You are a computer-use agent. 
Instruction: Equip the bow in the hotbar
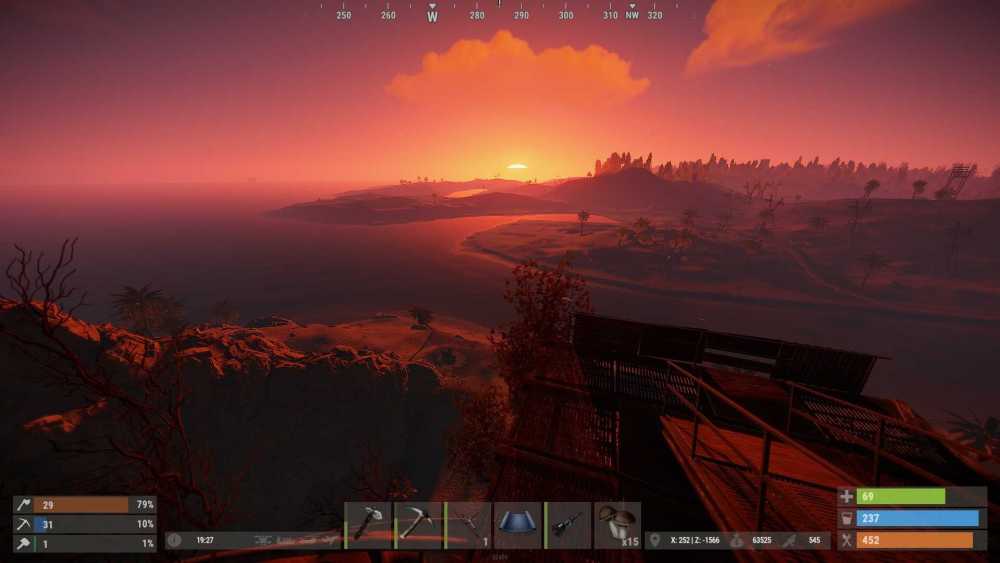(468, 525)
